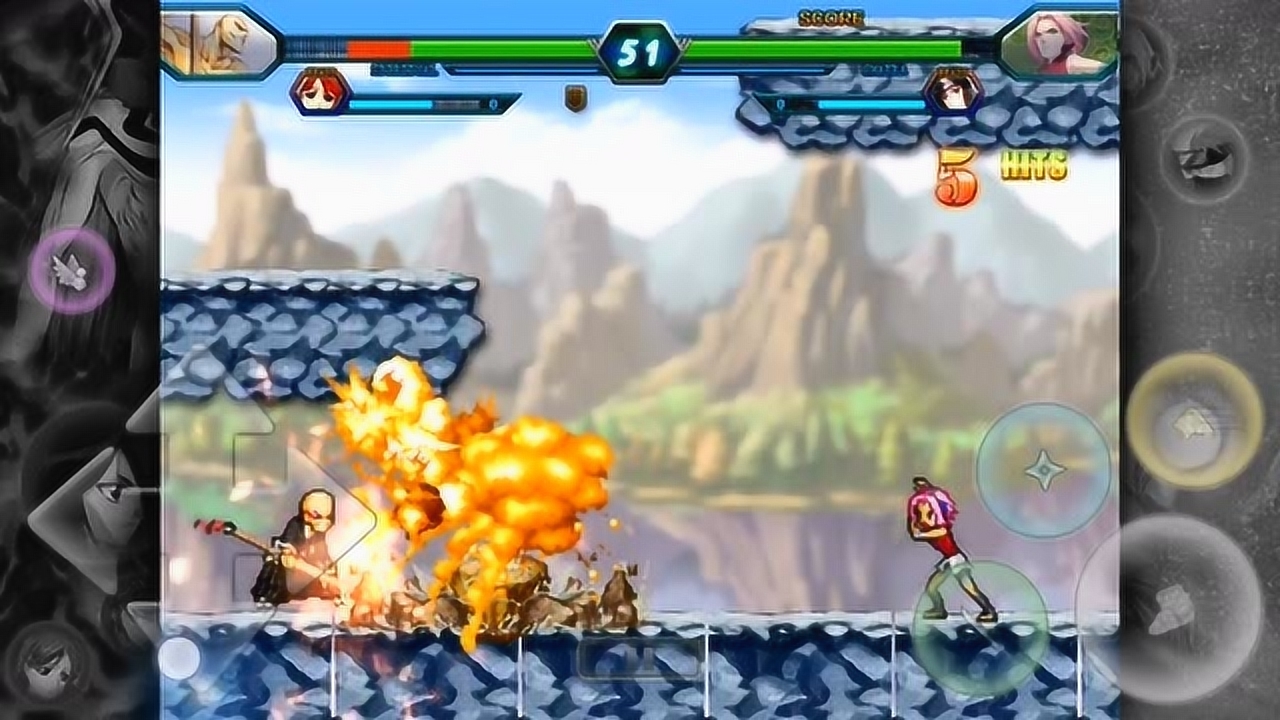
Task: Tap the yellow ringed skill button
Action: (x=1194, y=420)
